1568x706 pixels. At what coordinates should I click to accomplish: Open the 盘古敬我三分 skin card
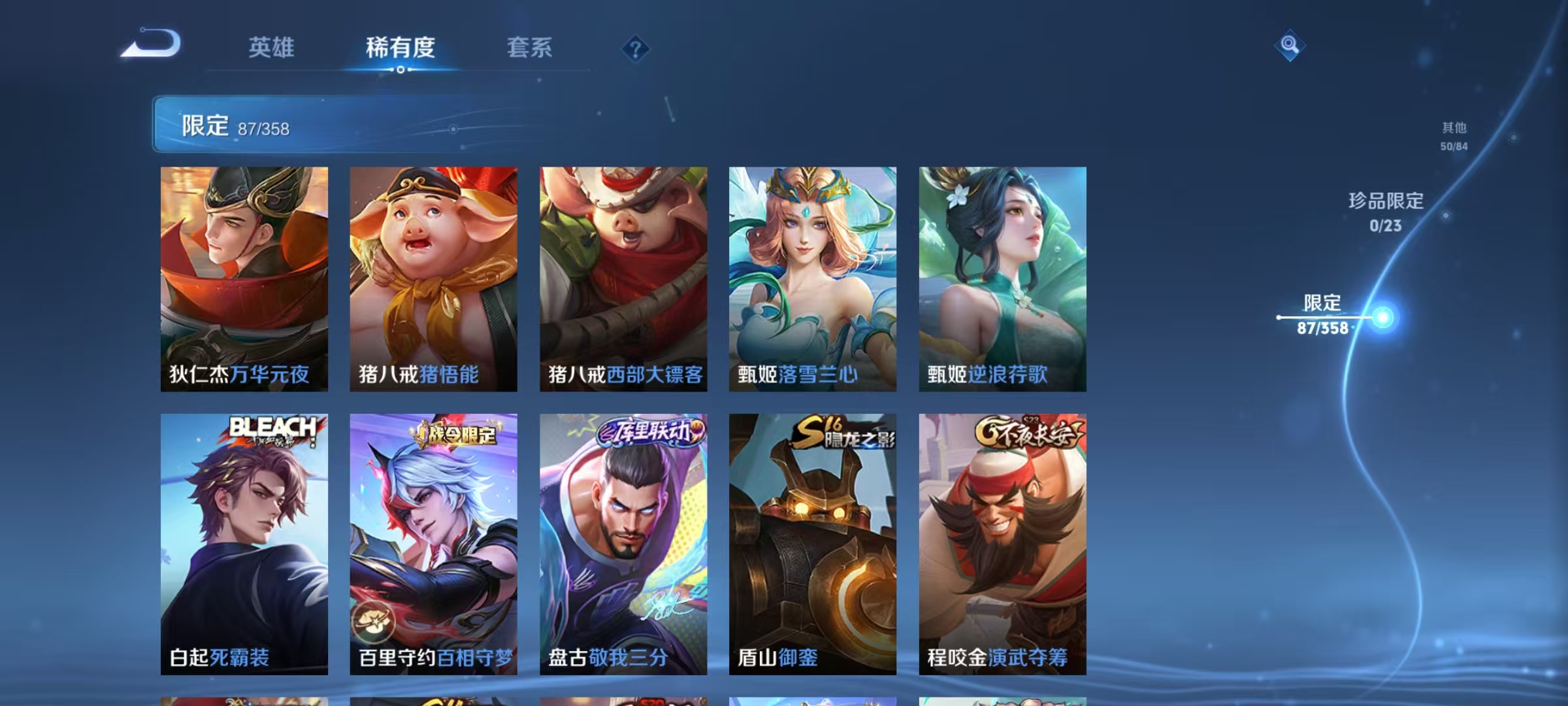coord(623,543)
